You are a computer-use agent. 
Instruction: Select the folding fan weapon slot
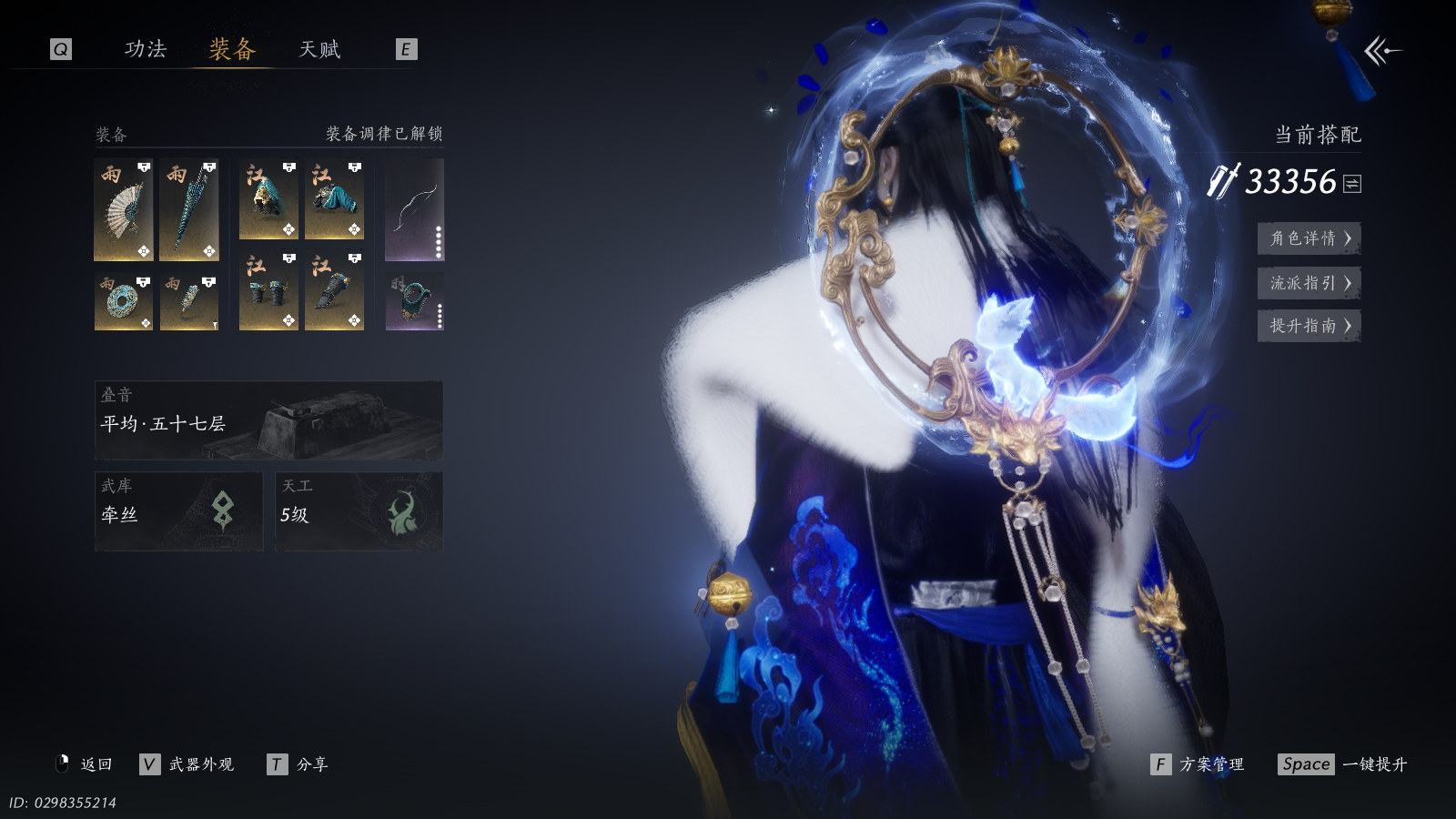[124, 210]
